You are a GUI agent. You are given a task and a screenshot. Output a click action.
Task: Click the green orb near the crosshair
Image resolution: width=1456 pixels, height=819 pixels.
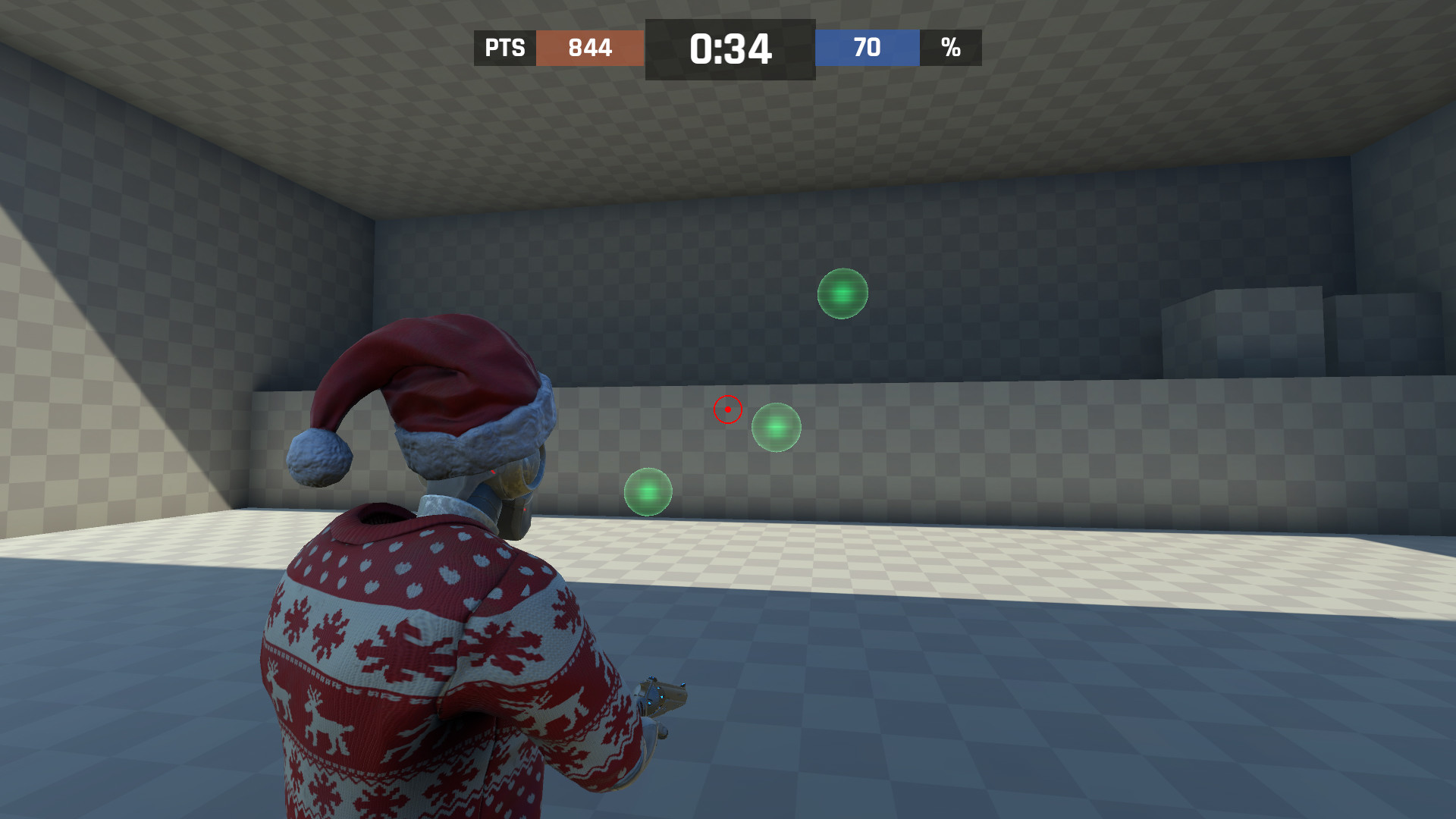(775, 428)
